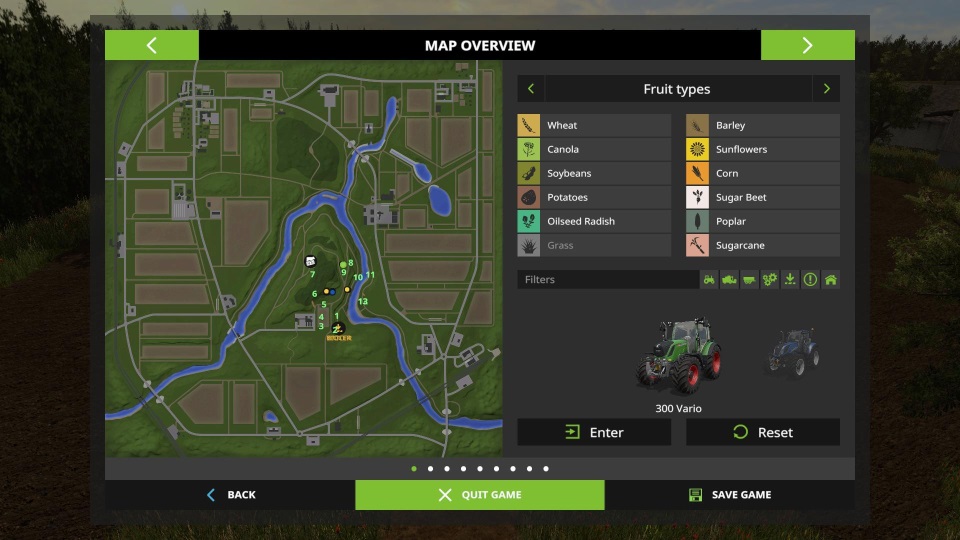Choose the Oilseed Radish entry
The image size is (960, 540).
[594, 221]
